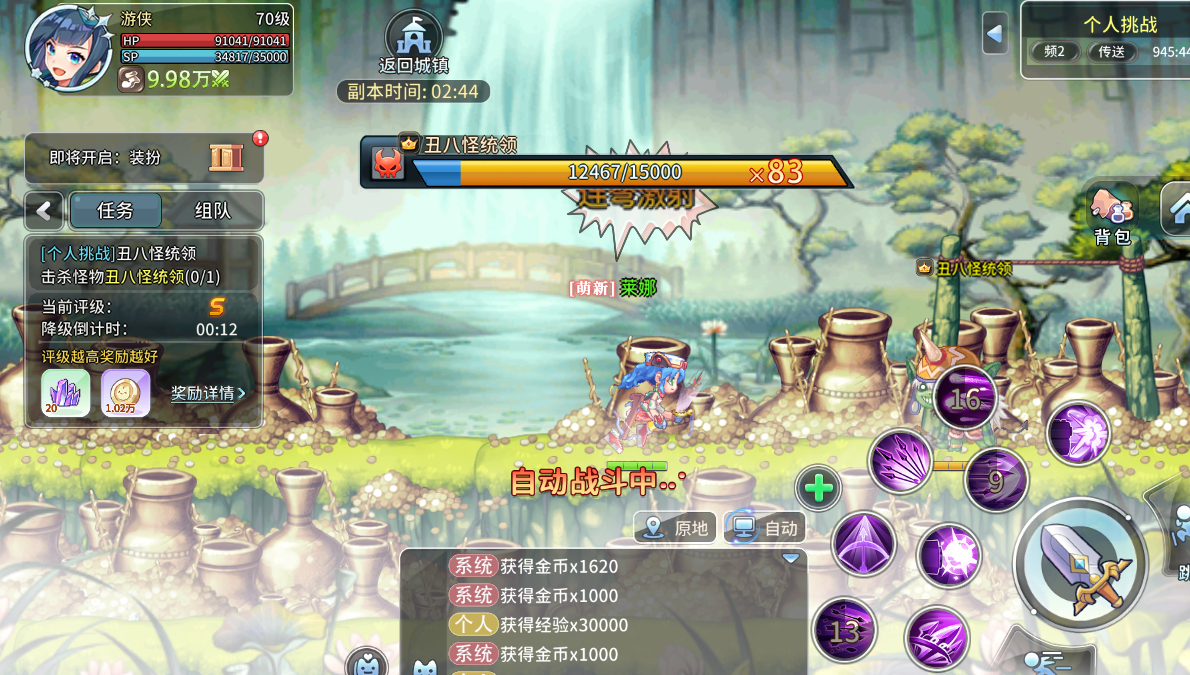Open the 即将开启 装扮 preview banner
This screenshot has height=675, width=1190.
point(145,158)
